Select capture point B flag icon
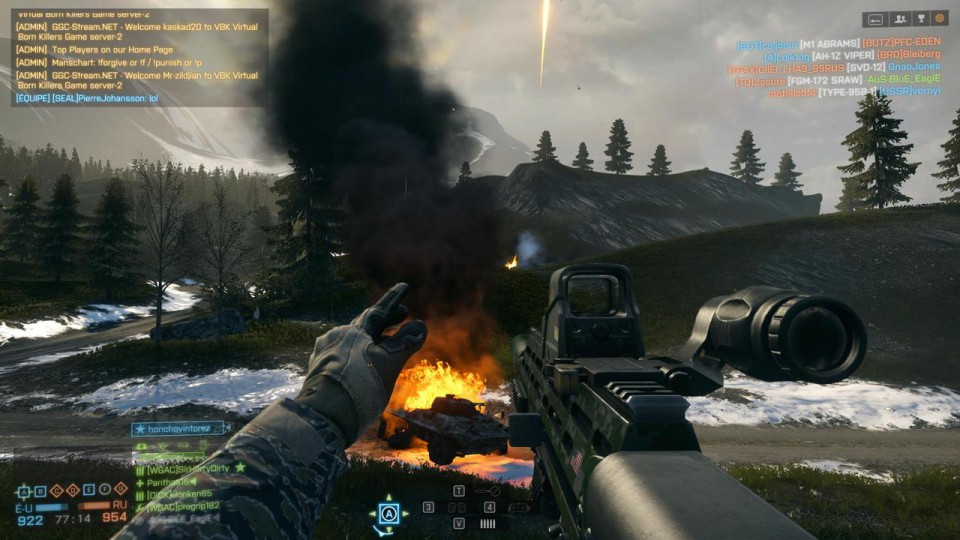This screenshot has width=960, height=540. click(x=40, y=490)
